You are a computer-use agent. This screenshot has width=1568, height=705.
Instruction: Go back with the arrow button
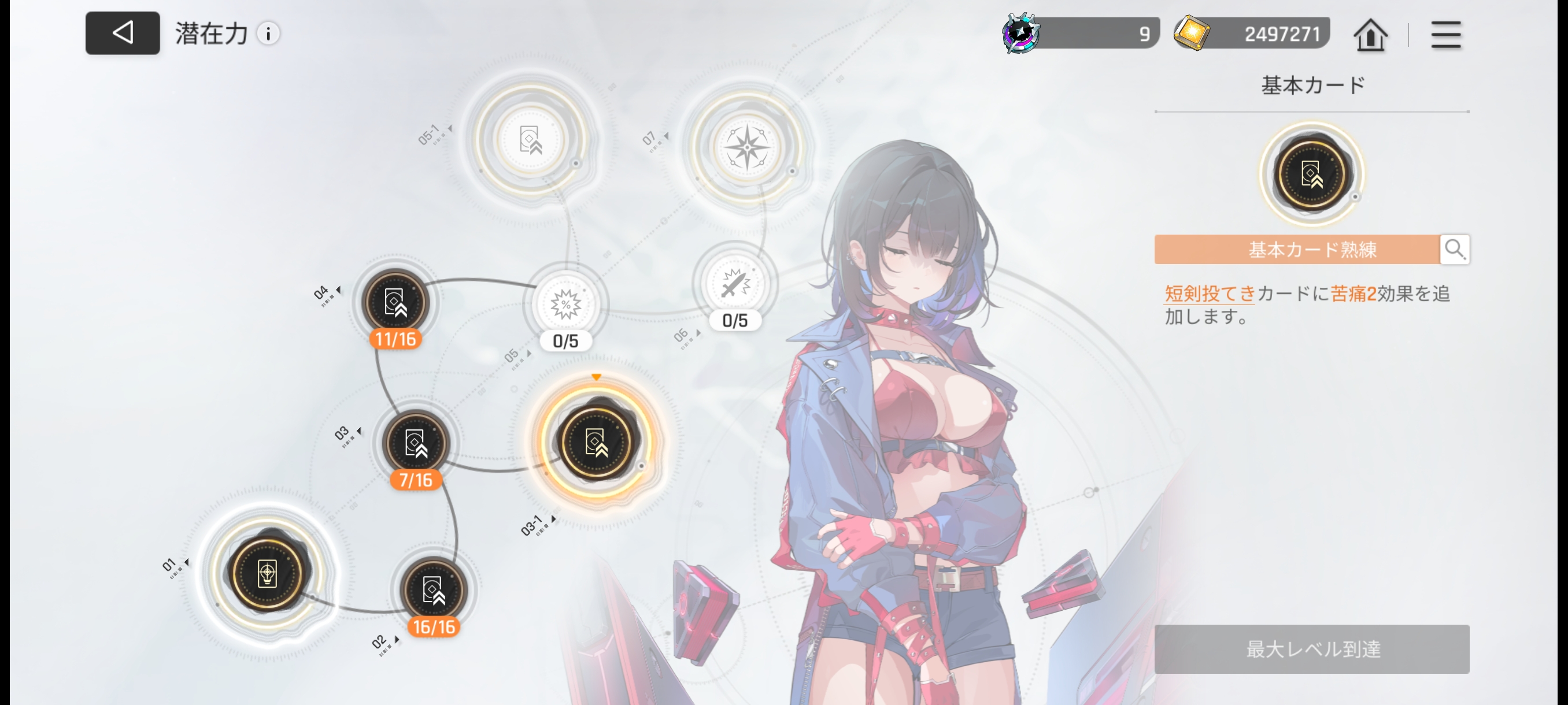123,33
